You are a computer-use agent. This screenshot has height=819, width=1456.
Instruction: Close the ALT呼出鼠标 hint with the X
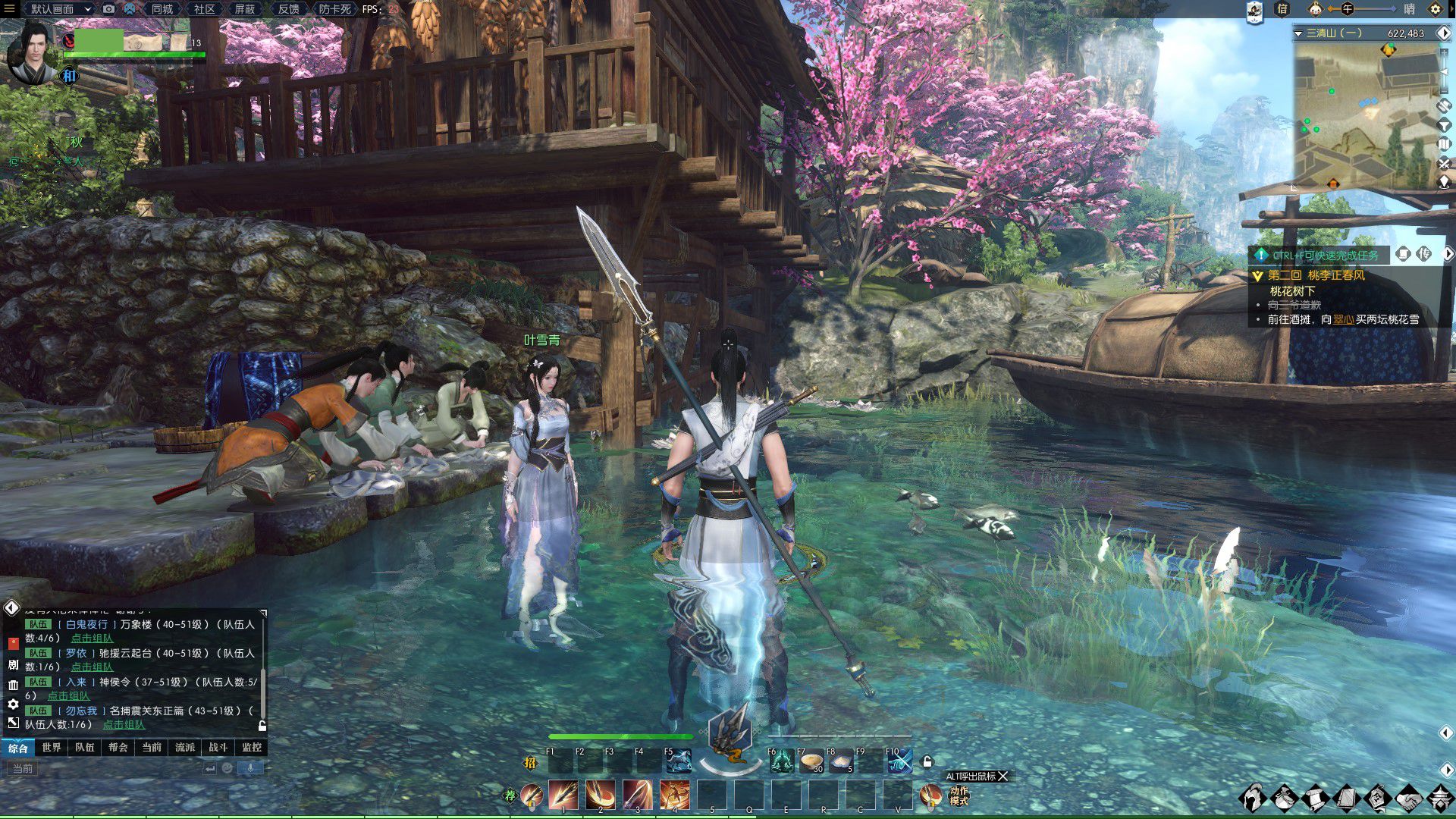click(1003, 777)
